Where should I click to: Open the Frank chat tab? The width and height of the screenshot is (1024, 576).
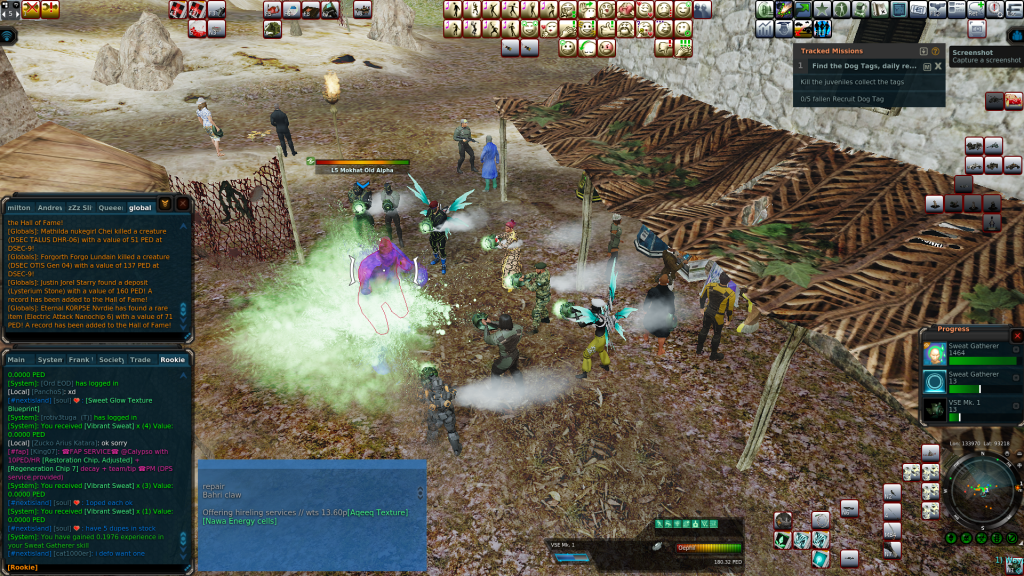[x=80, y=359]
